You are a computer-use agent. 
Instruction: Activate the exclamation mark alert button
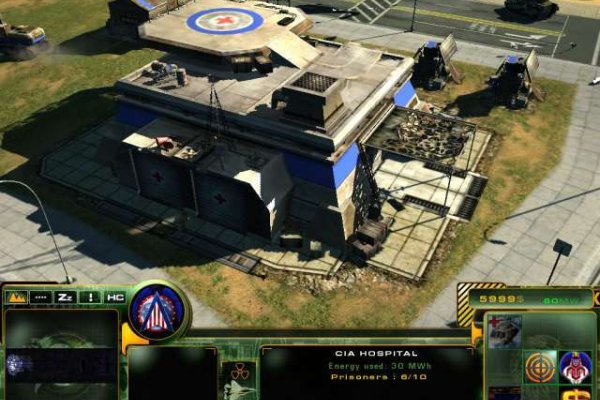point(91,297)
